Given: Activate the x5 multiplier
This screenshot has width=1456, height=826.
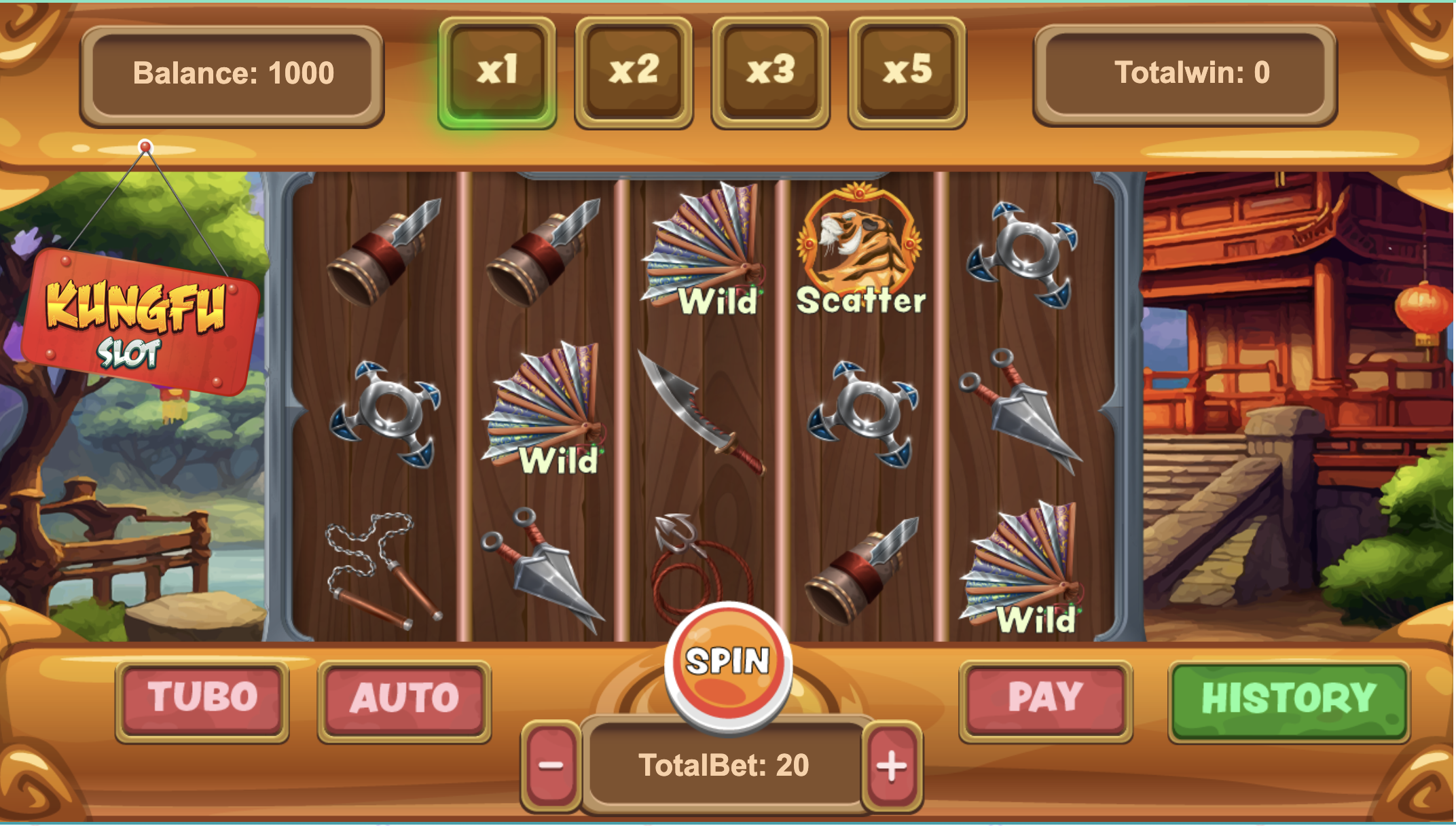Looking at the screenshot, I should point(907,72).
